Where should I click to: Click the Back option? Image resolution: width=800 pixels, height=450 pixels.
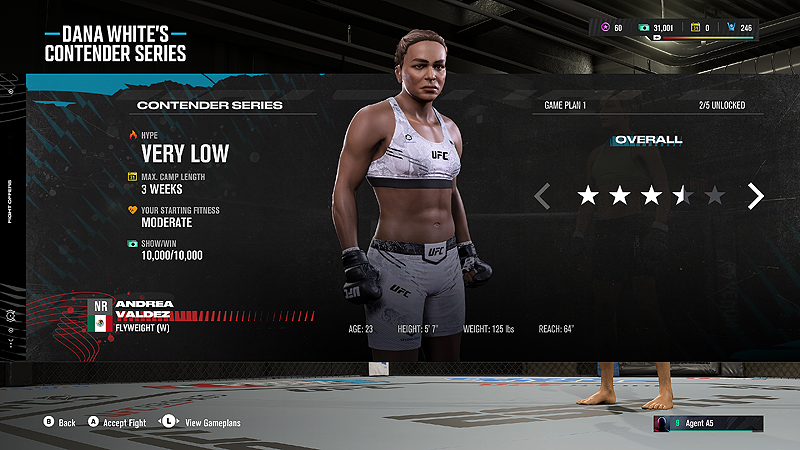click(59, 422)
